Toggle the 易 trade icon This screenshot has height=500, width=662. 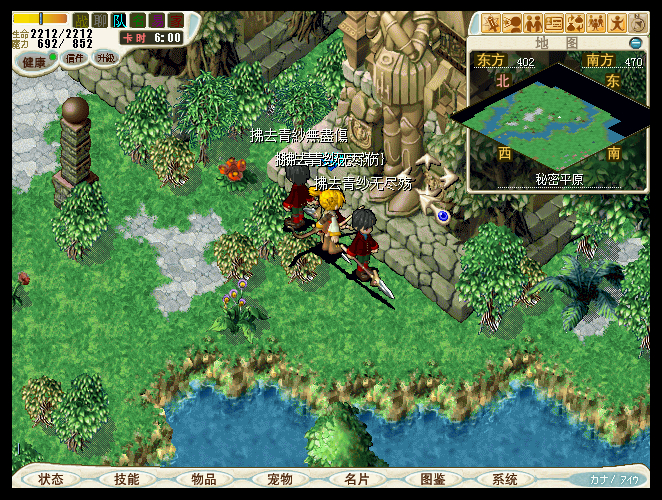point(157,20)
